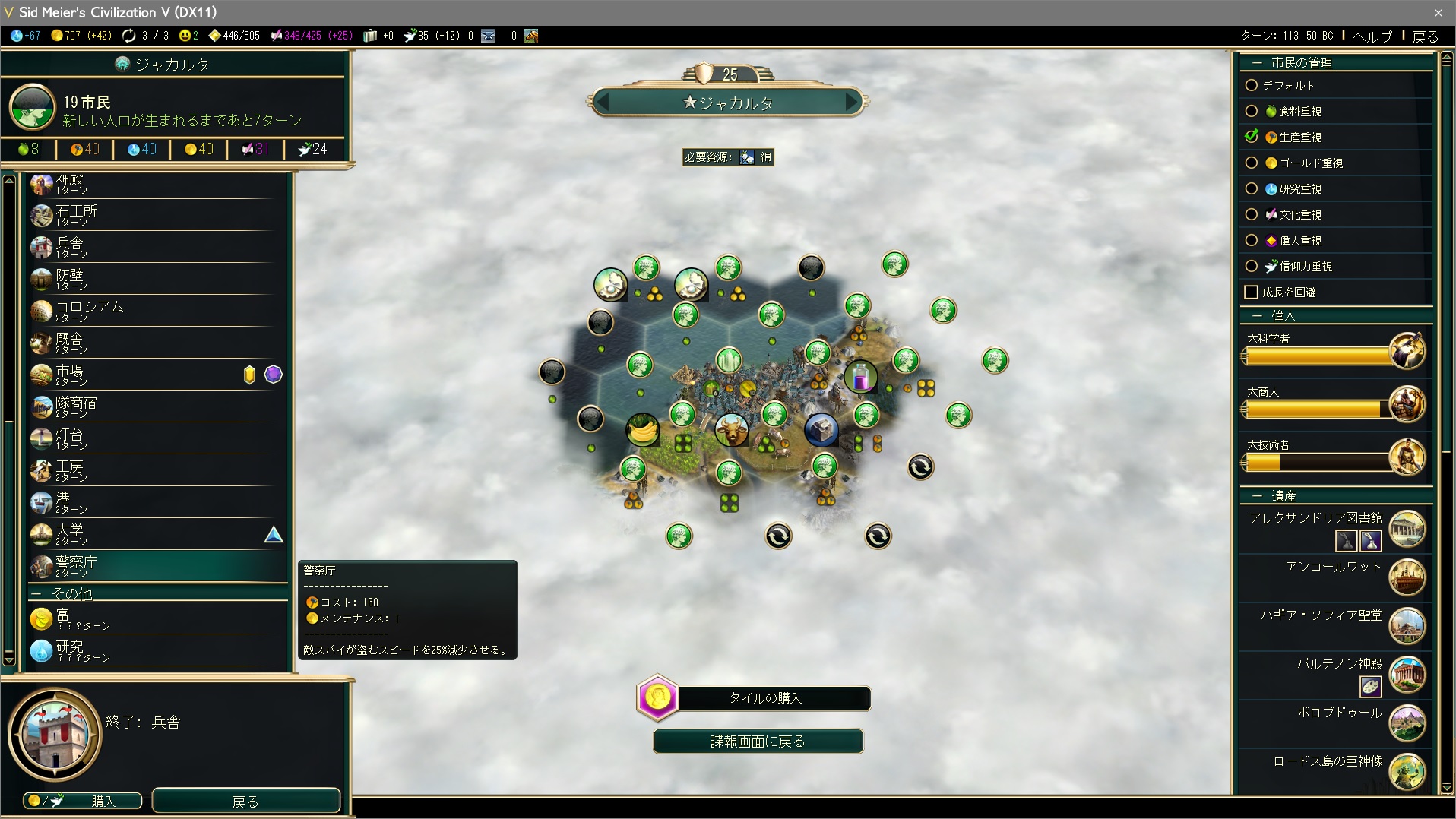Choose 研究重視 (Science) citizen focus
This screenshot has width=1456, height=819.
1252,188
